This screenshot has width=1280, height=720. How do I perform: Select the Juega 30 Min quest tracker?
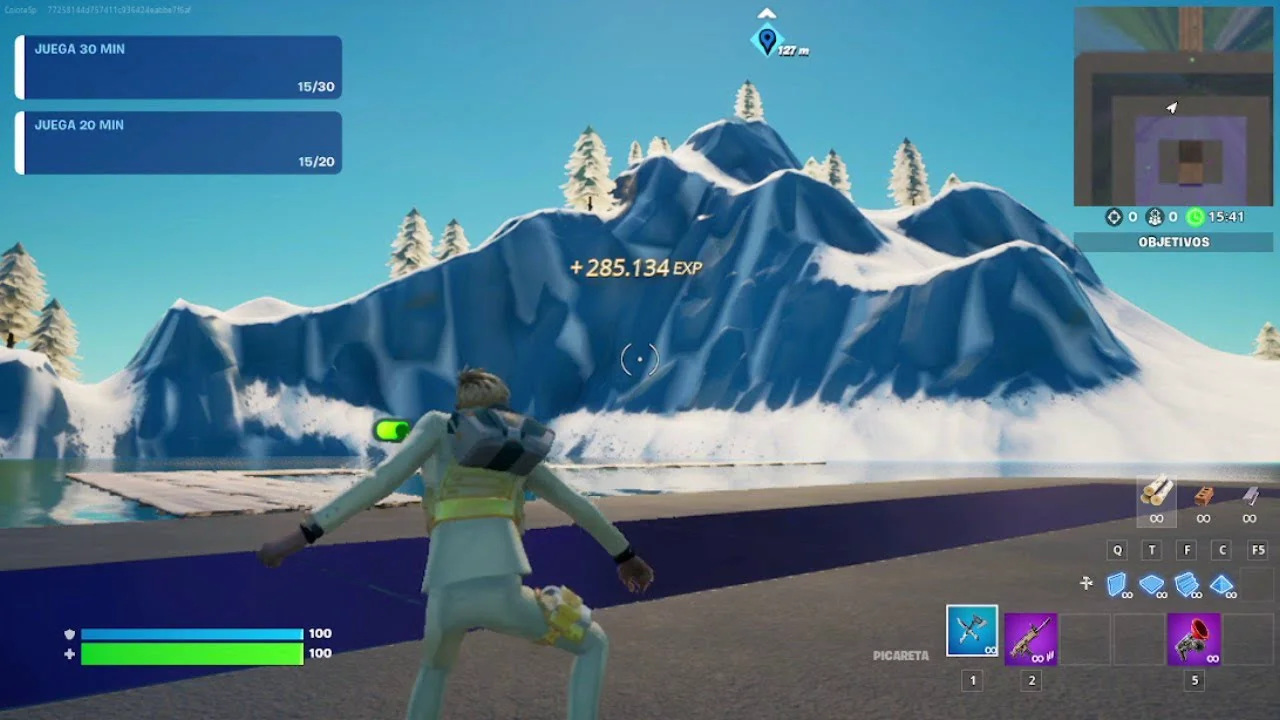[180, 67]
